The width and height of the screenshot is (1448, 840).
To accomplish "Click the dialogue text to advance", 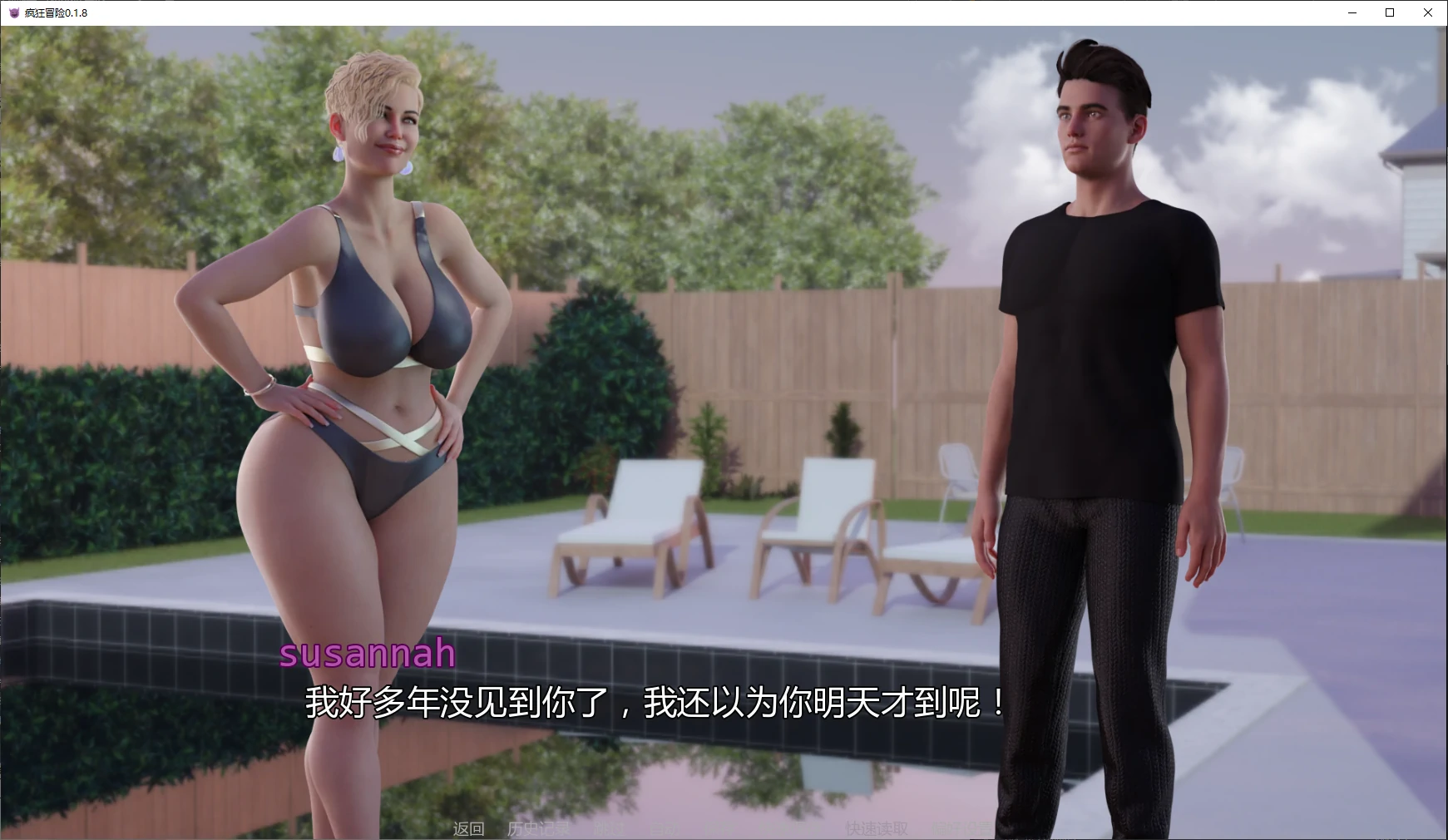I will pyautogui.click(x=654, y=705).
